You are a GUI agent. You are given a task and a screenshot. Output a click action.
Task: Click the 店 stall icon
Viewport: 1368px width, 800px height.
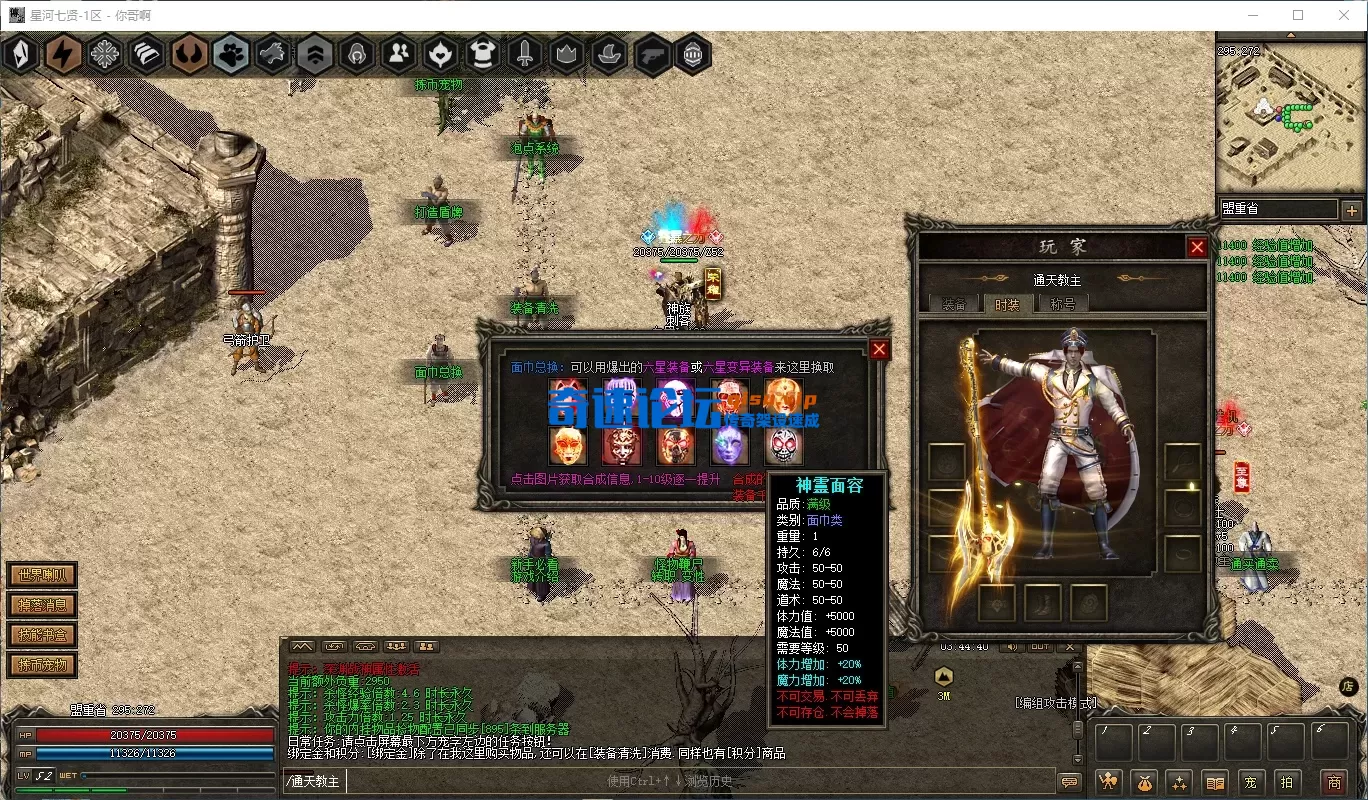(1348, 686)
